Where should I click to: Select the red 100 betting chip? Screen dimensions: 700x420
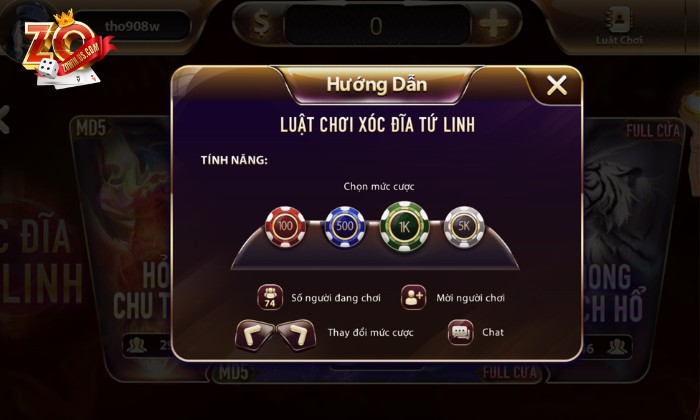click(x=284, y=228)
